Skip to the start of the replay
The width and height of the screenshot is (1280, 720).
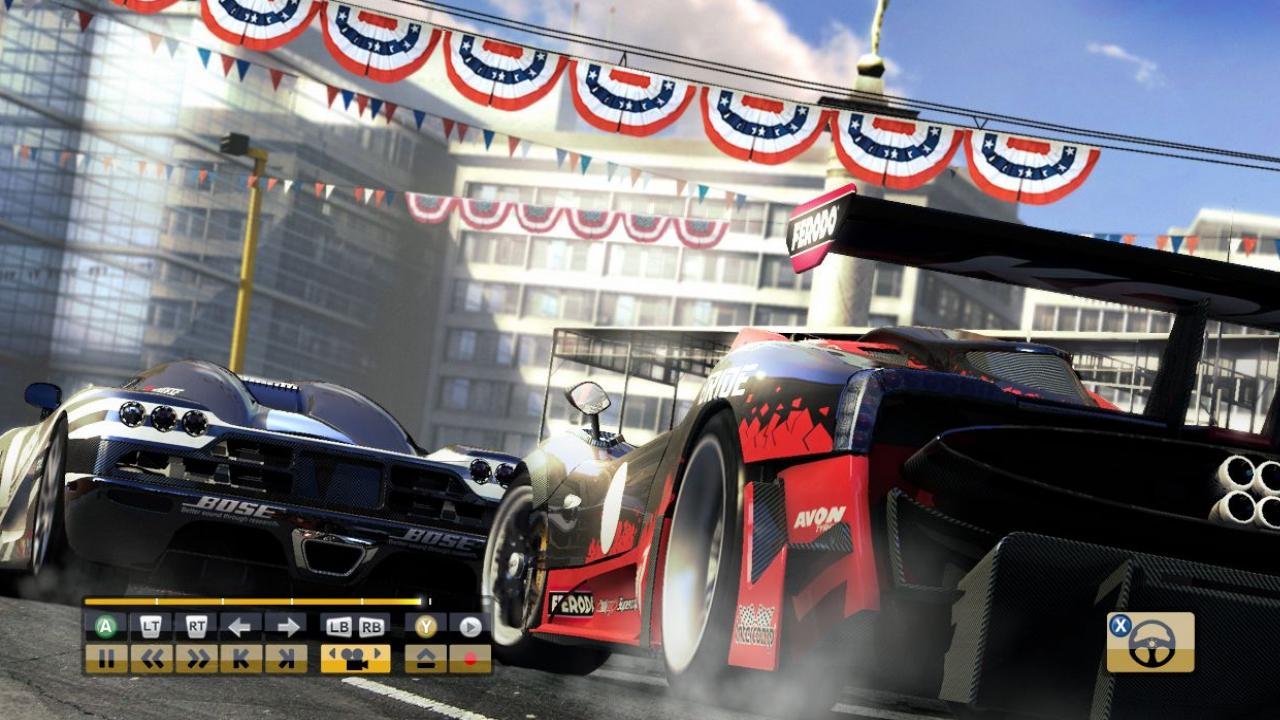pyautogui.click(x=239, y=658)
